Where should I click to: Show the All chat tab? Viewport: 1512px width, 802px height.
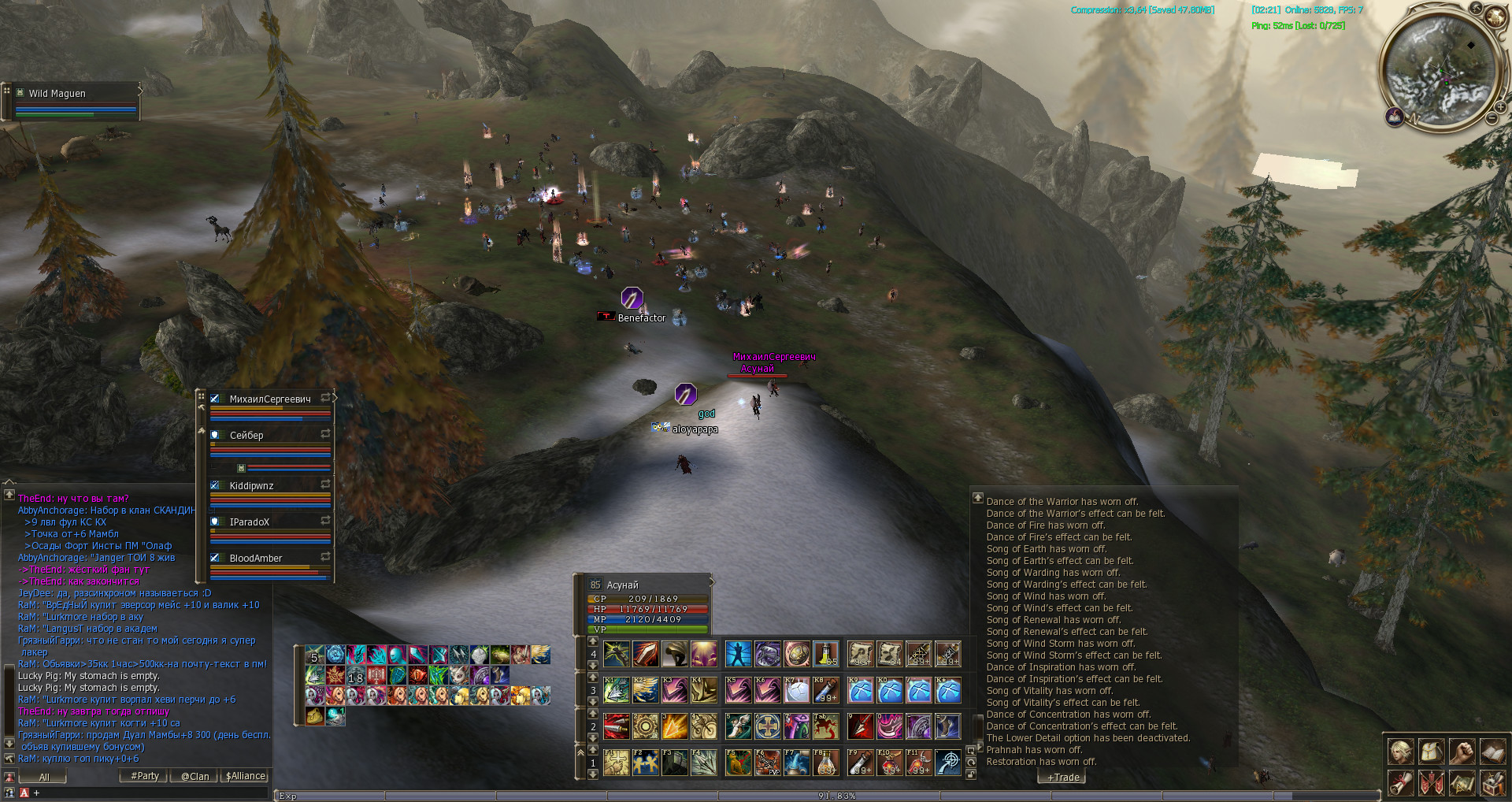pos(43,777)
